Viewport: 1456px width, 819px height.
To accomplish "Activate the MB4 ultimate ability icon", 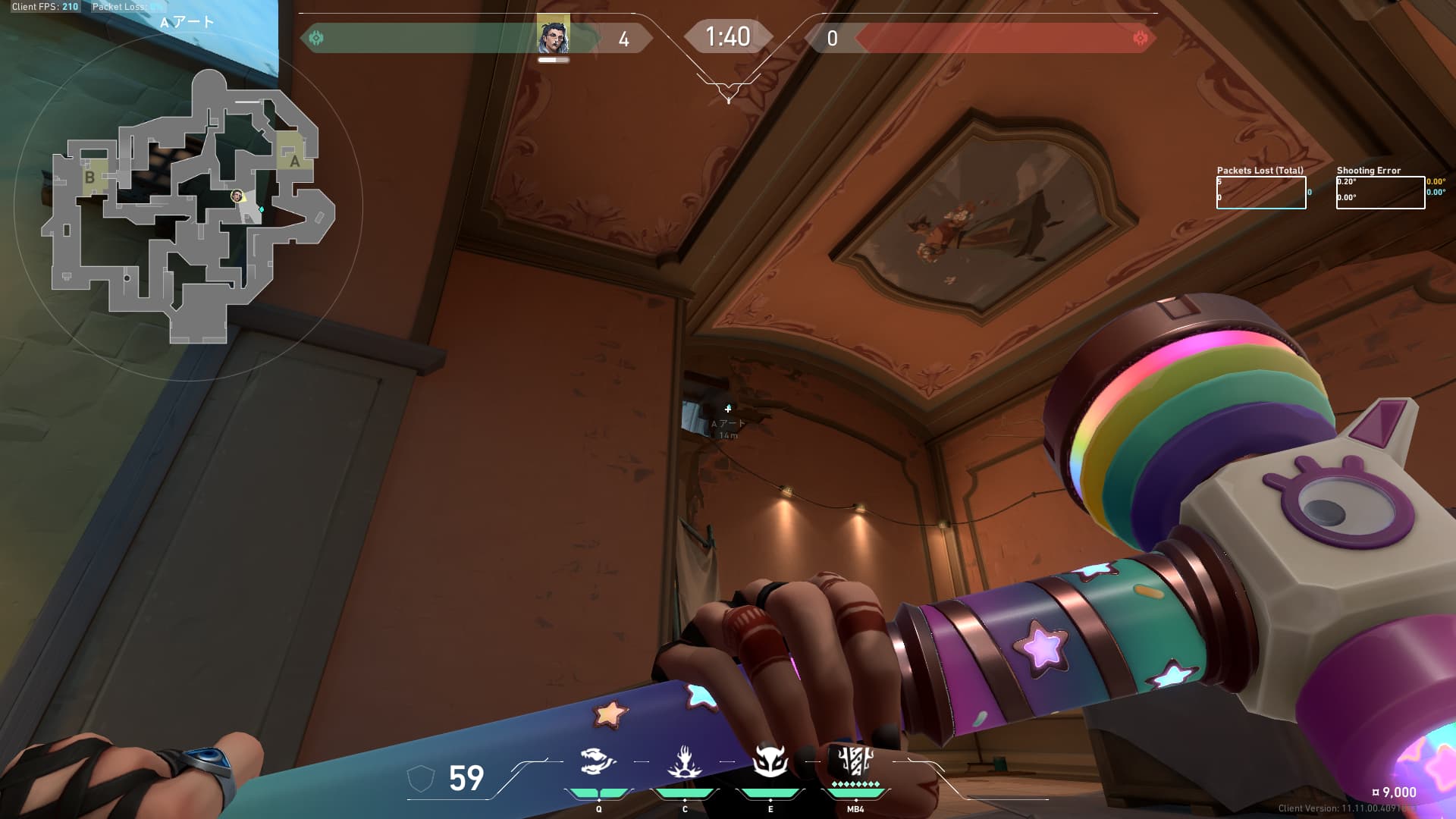I will click(855, 761).
